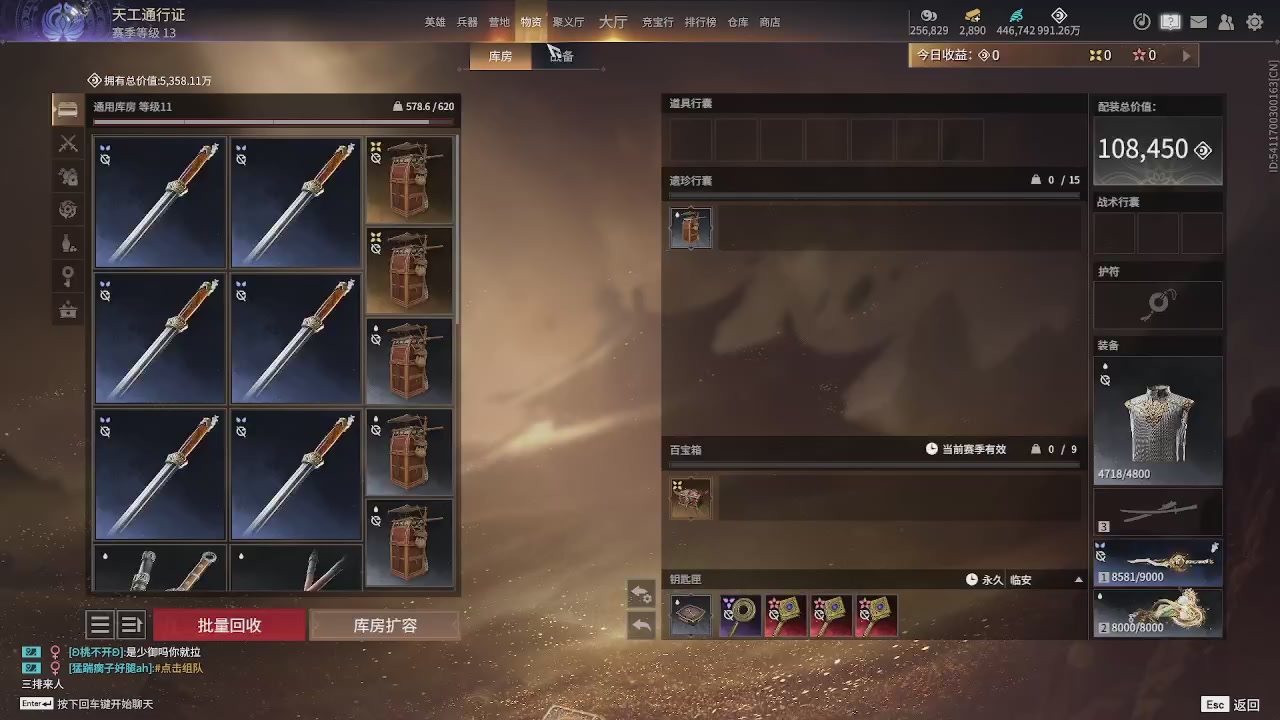
Task: Toggle the compact list view icon near 批量回收
Action: point(99,624)
